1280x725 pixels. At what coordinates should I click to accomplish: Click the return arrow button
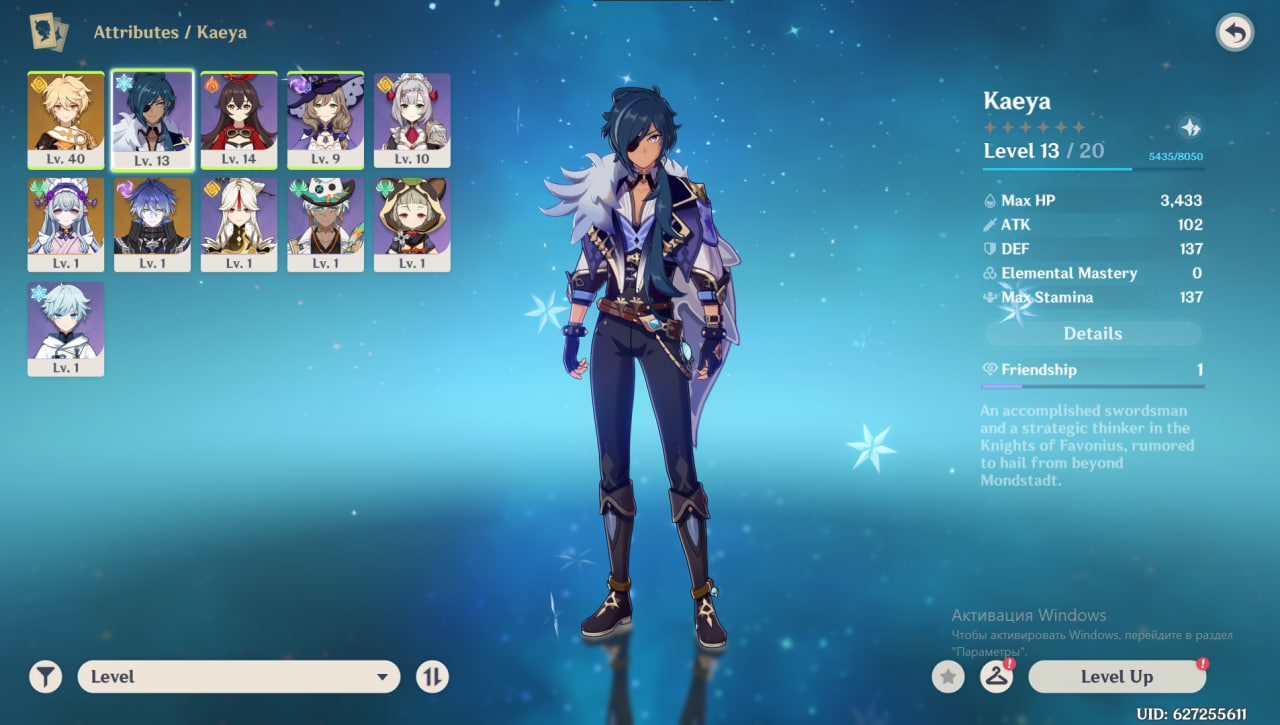tap(1235, 33)
